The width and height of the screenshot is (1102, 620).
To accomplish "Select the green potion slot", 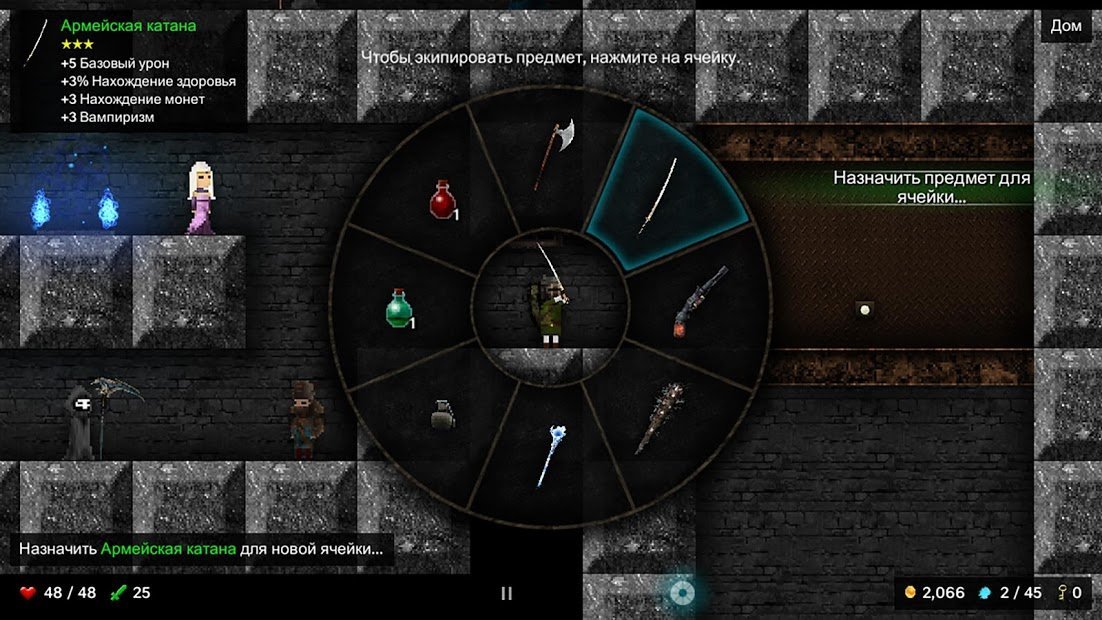I will click(400, 308).
